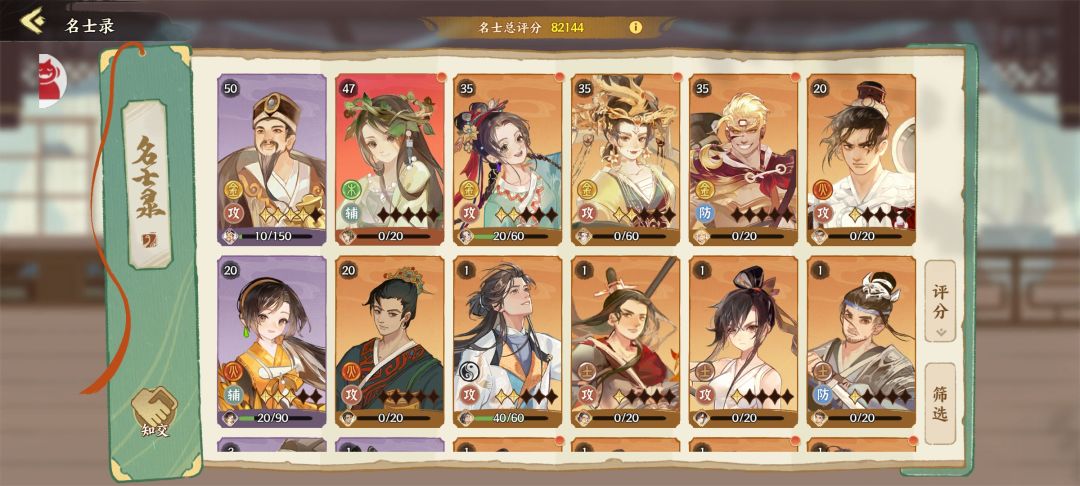Choose the level 47 leaf-crowned girl card

pos(390,160)
